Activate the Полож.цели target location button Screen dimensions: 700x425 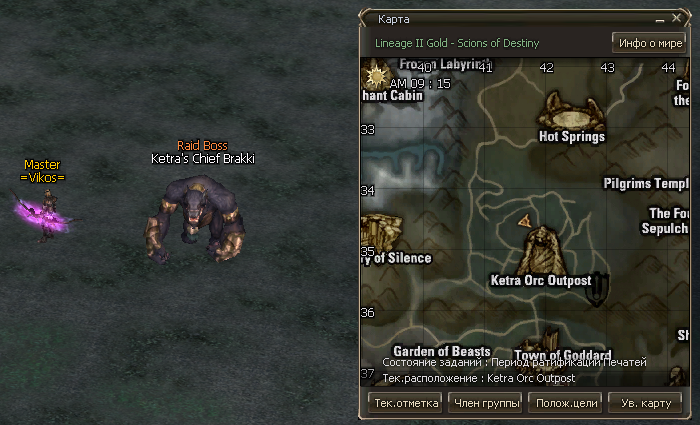(567, 403)
